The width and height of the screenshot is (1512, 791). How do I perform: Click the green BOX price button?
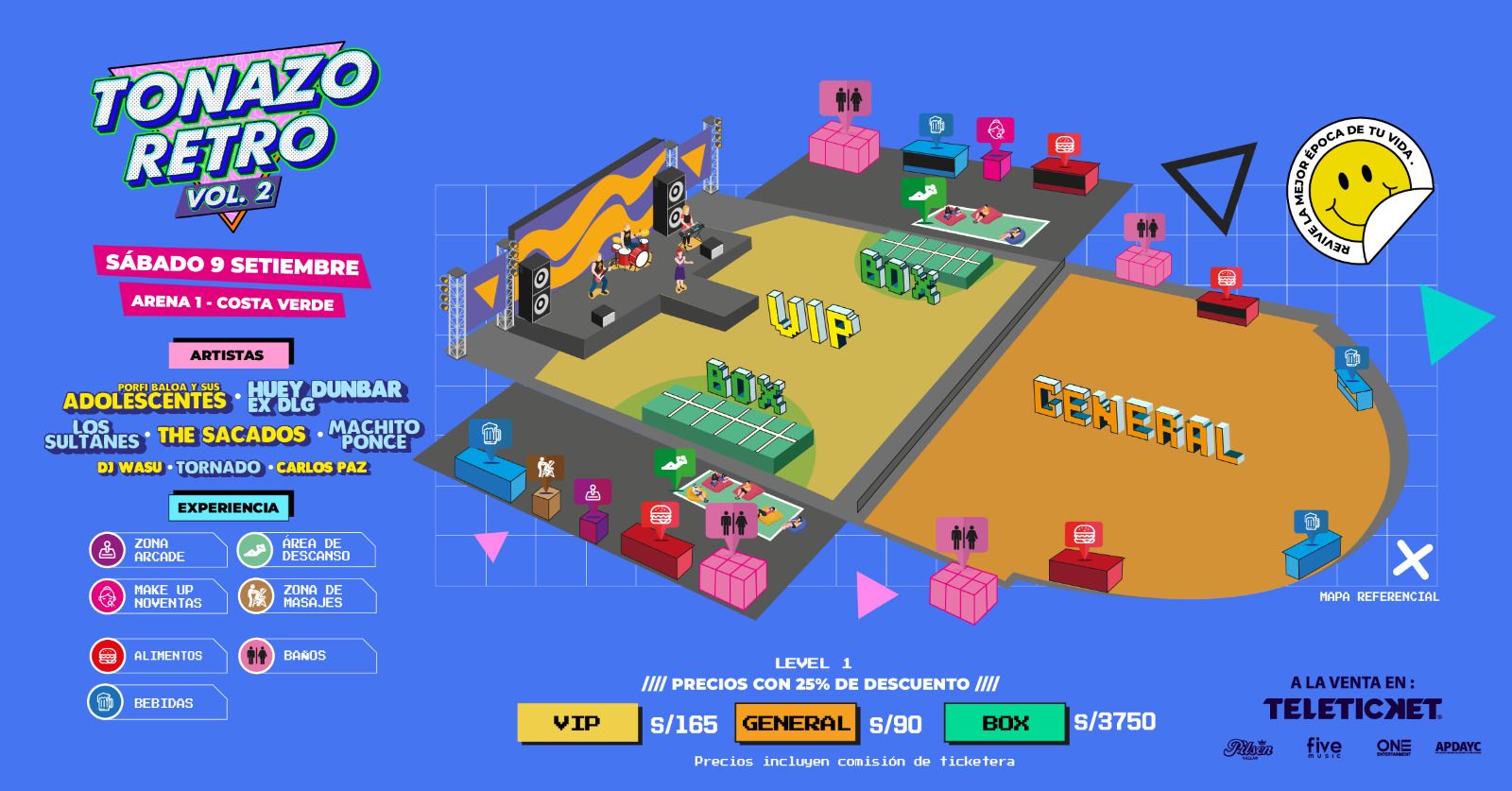point(1005,723)
